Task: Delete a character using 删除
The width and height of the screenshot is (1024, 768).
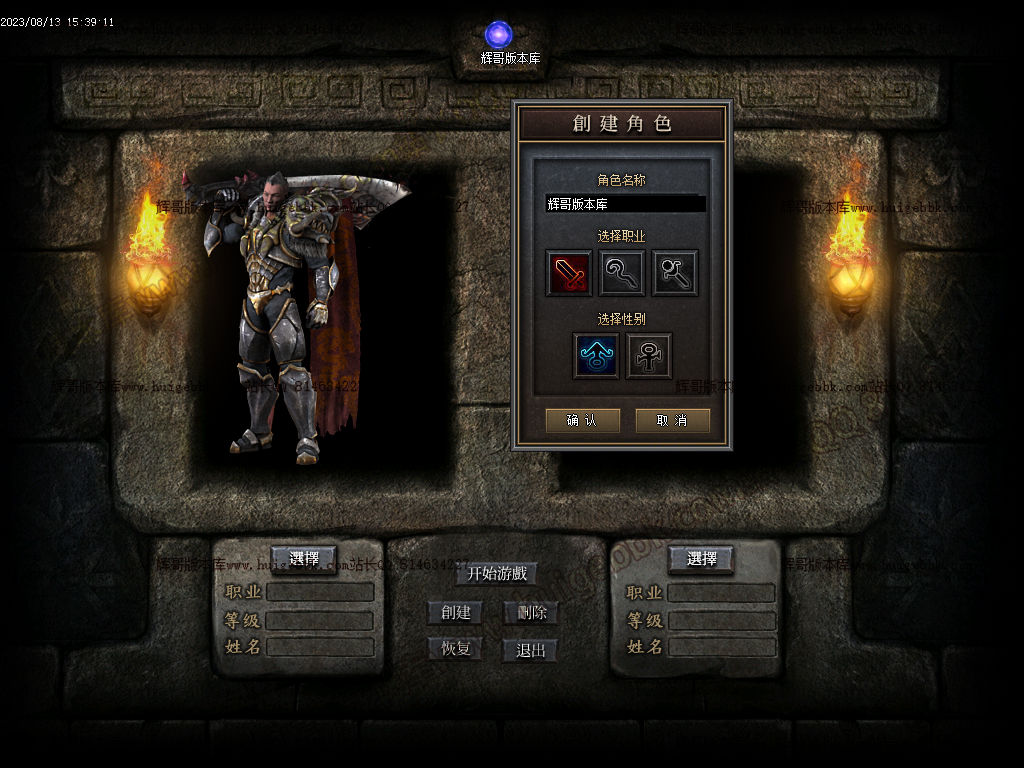Action: (x=531, y=612)
